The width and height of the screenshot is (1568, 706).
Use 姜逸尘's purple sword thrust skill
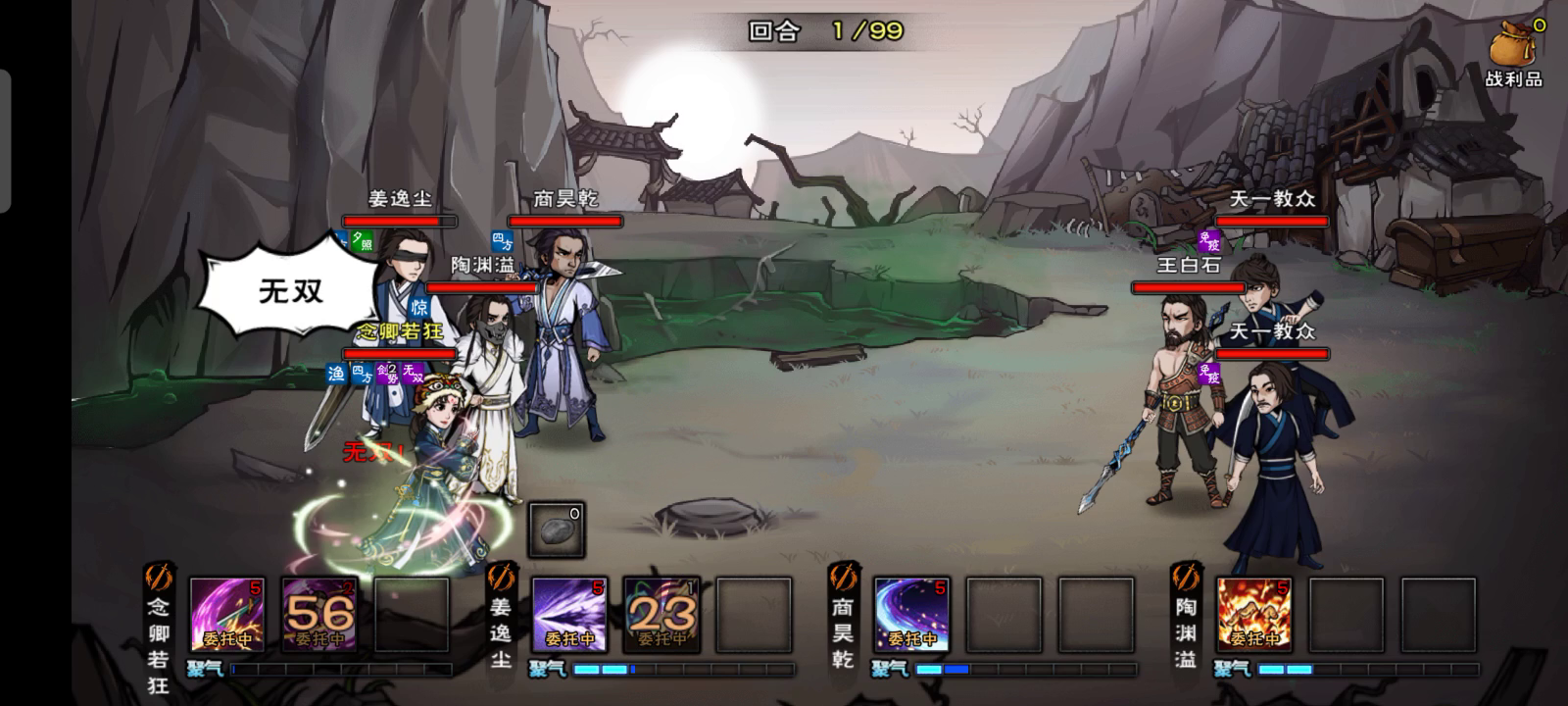tap(569, 615)
